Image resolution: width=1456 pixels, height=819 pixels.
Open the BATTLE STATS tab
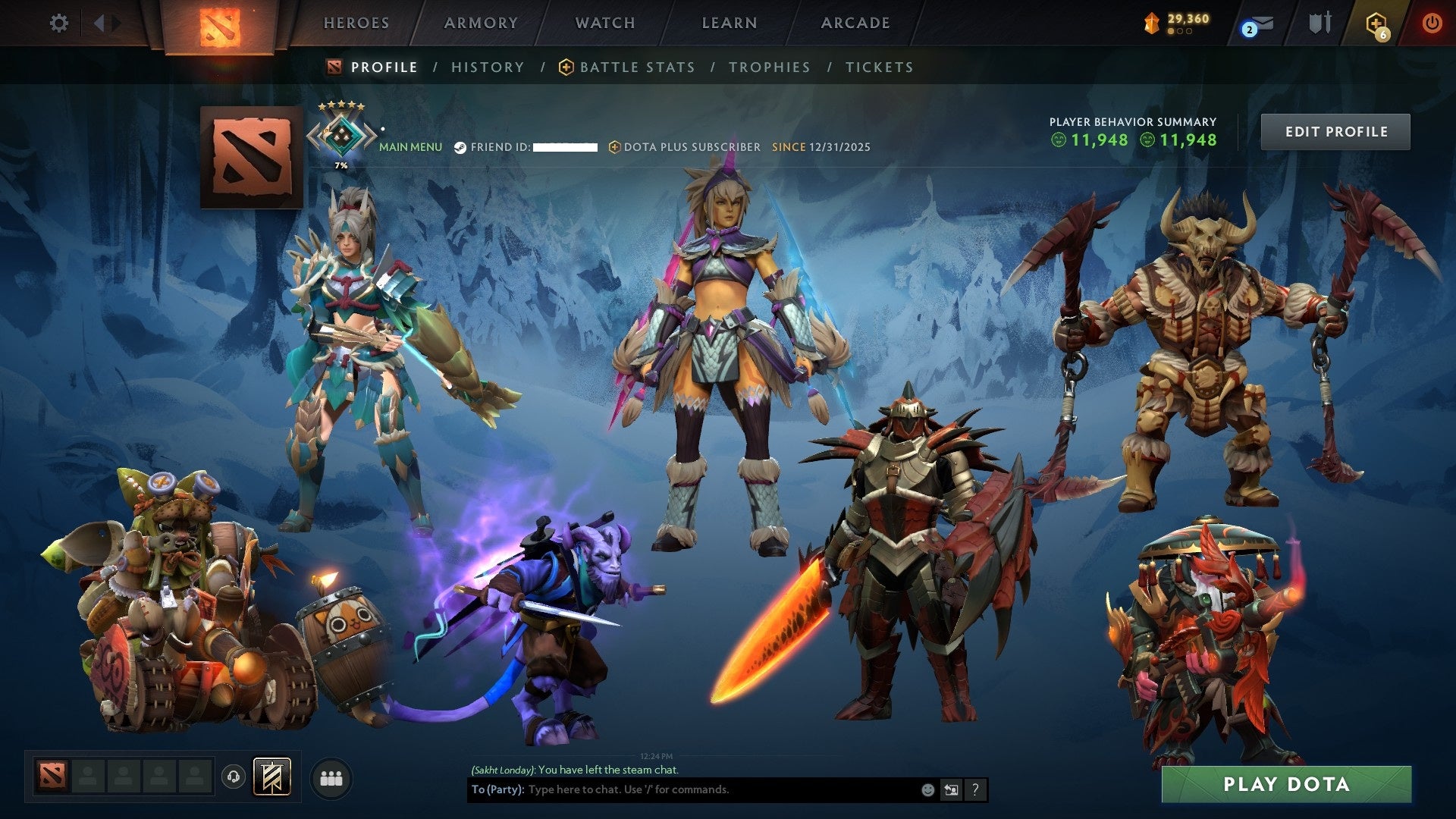pyautogui.click(x=635, y=67)
